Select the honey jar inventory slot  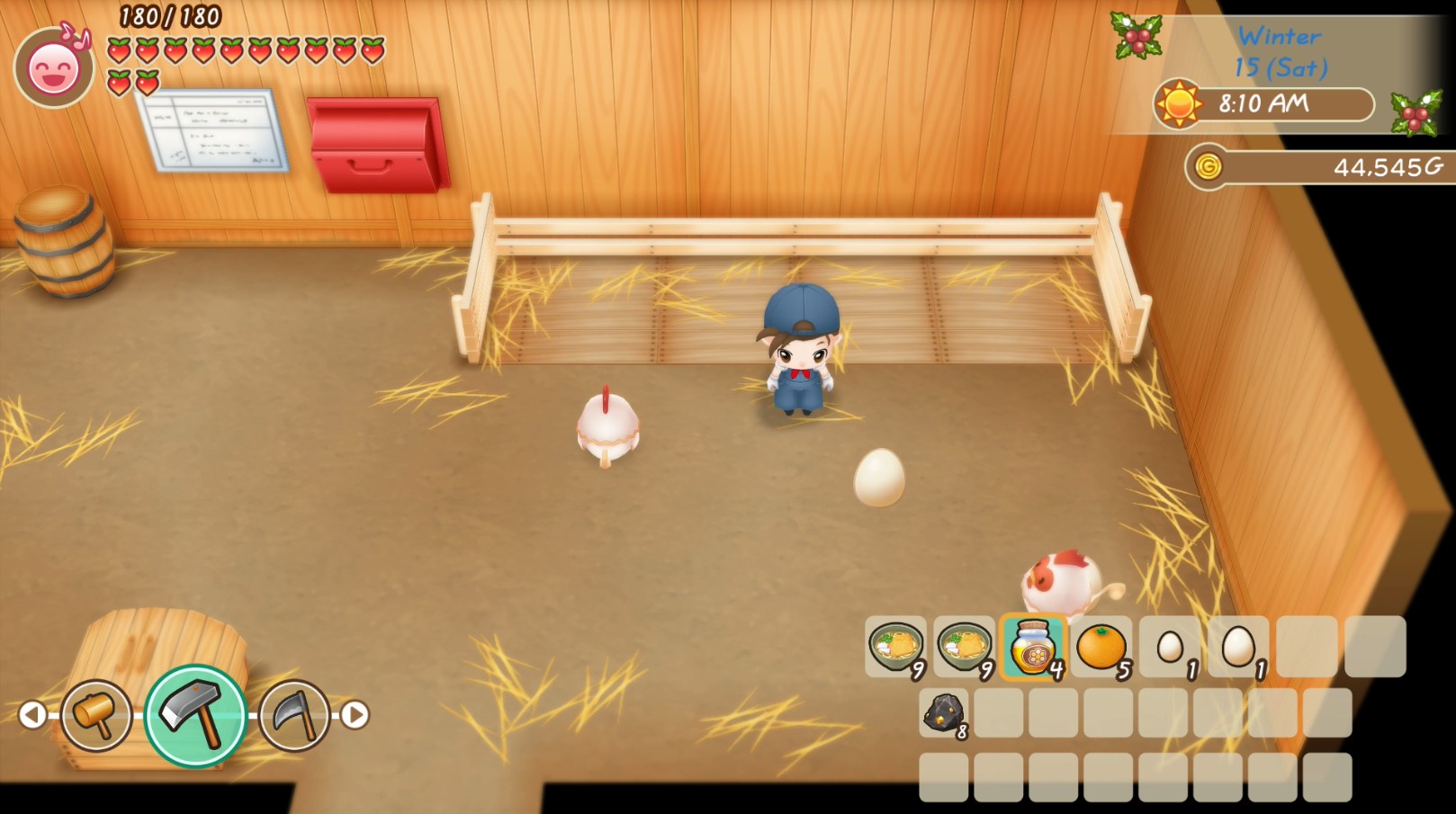point(1032,647)
